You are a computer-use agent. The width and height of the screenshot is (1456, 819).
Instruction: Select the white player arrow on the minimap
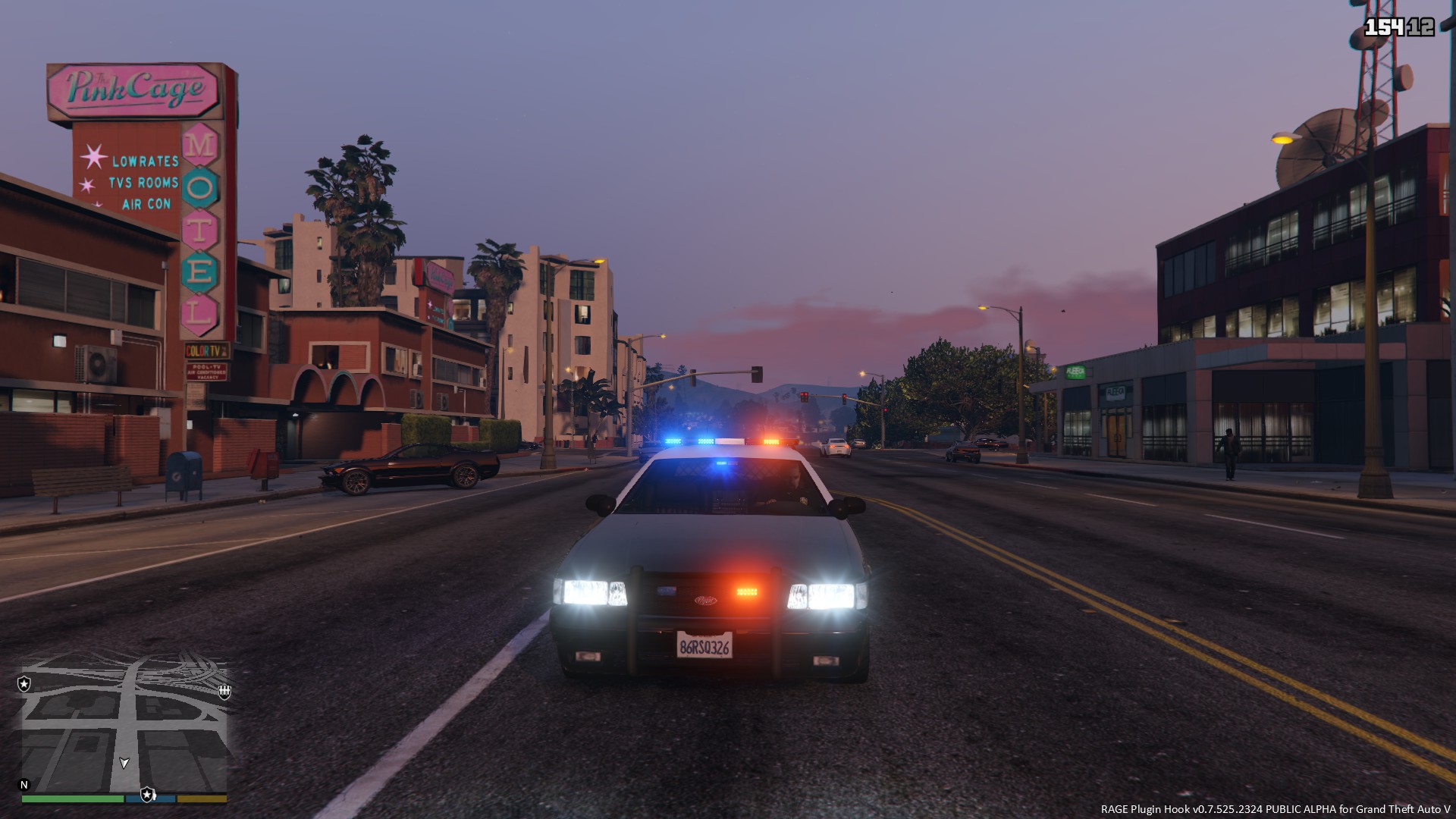(x=124, y=763)
